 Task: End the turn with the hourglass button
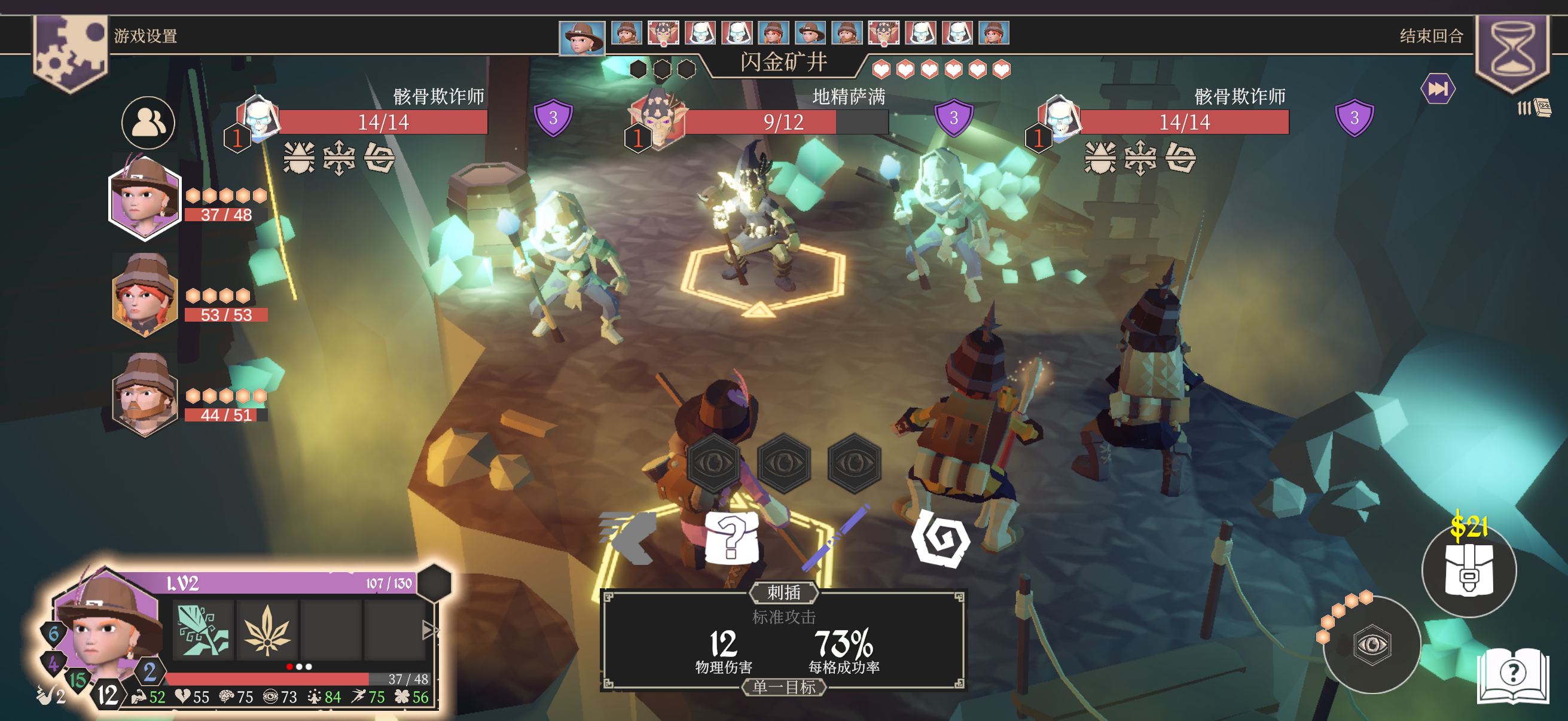1512,50
